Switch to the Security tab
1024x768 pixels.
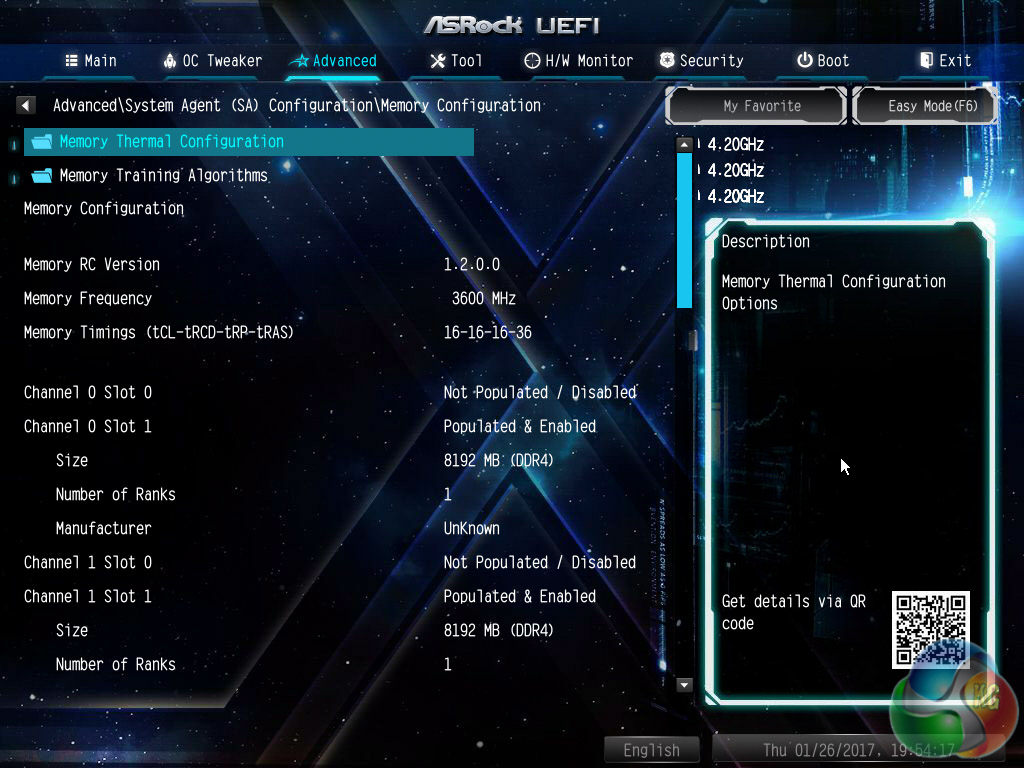coord(702,61)
